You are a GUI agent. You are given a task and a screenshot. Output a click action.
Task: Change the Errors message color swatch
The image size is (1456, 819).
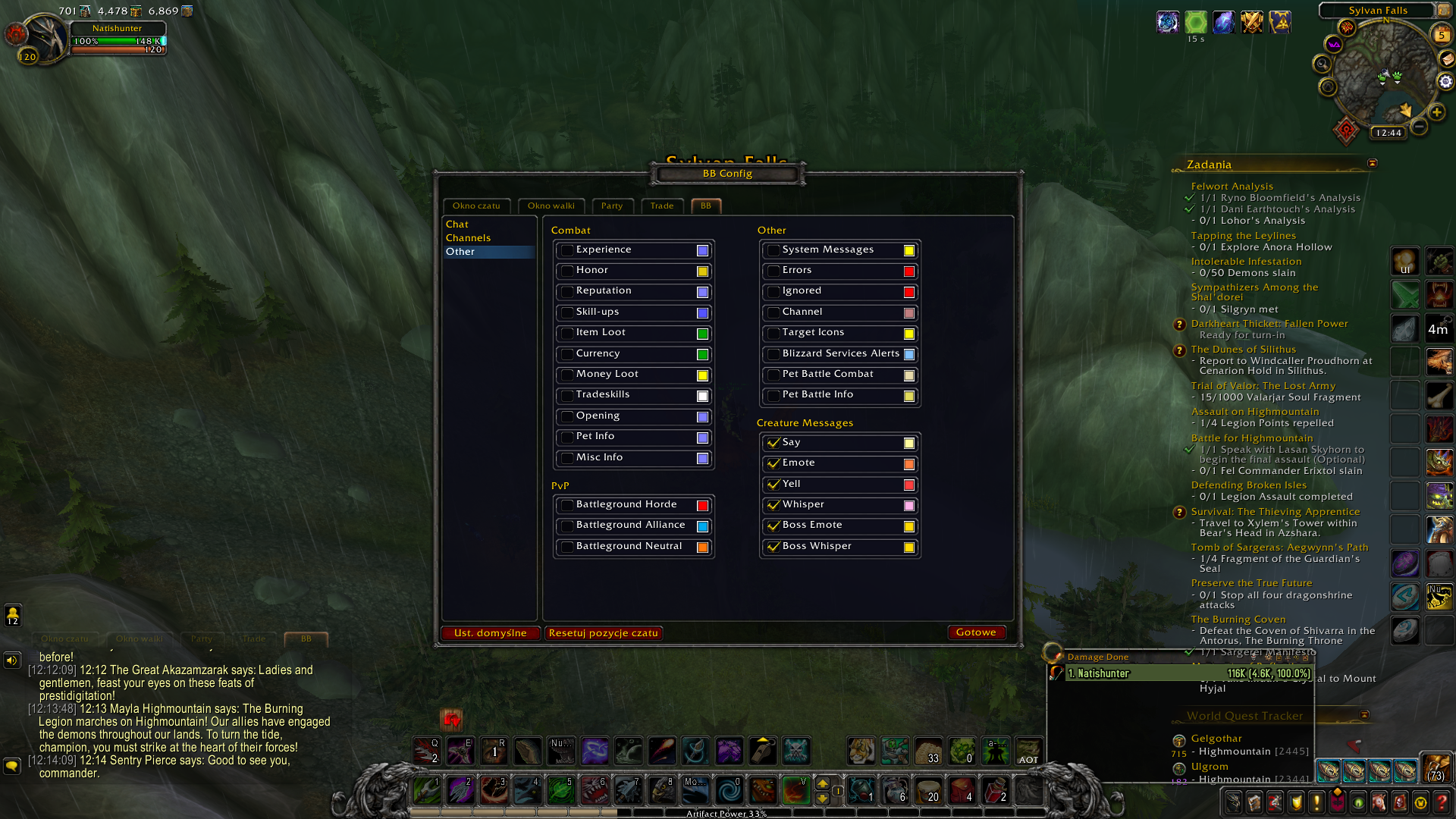(x=908, y=271)
